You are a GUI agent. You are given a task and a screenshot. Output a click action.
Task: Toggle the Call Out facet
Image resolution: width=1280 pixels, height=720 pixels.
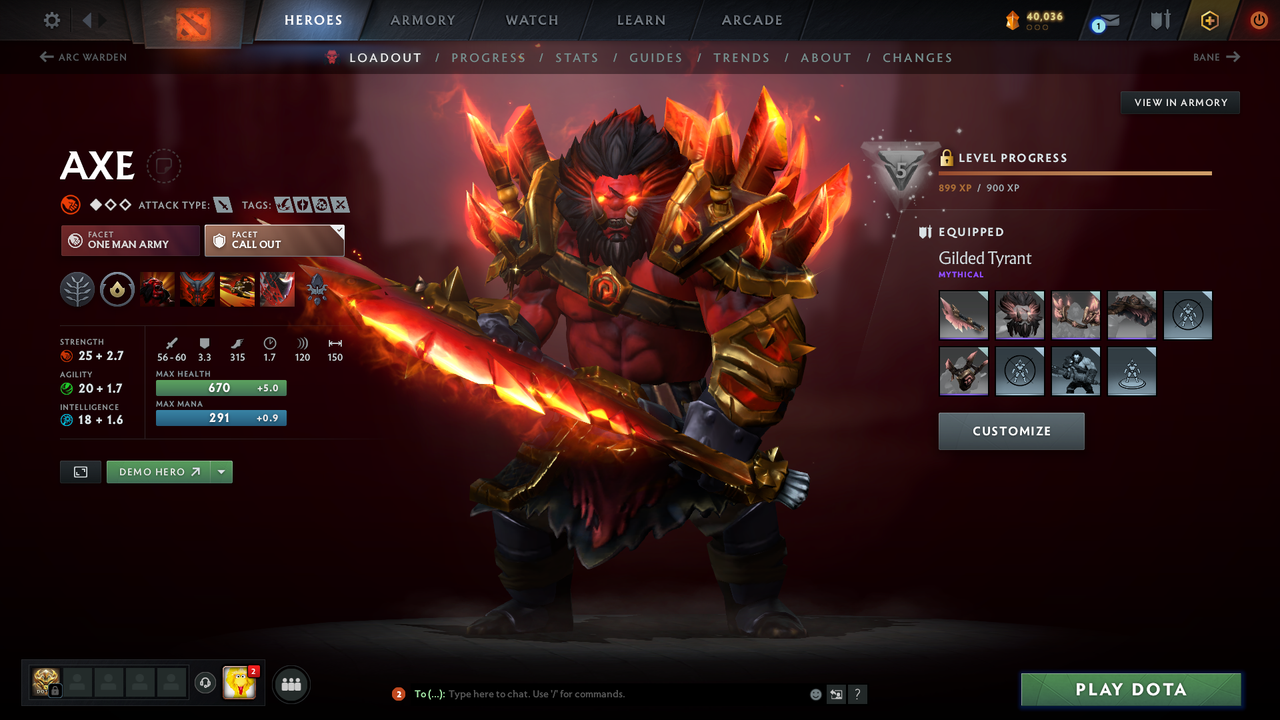[274, 240]
